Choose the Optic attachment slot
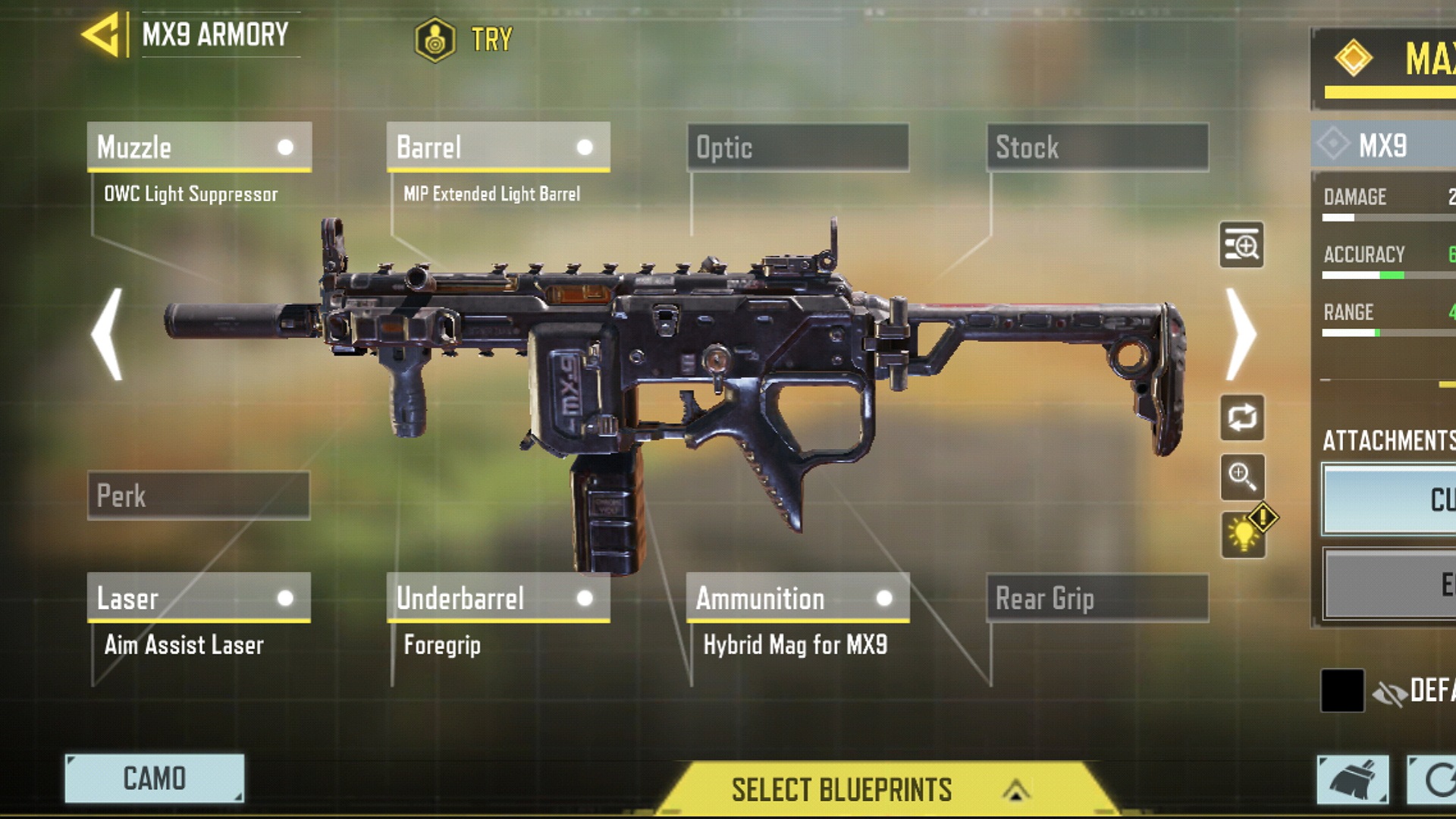 click(x=798, y=147)
